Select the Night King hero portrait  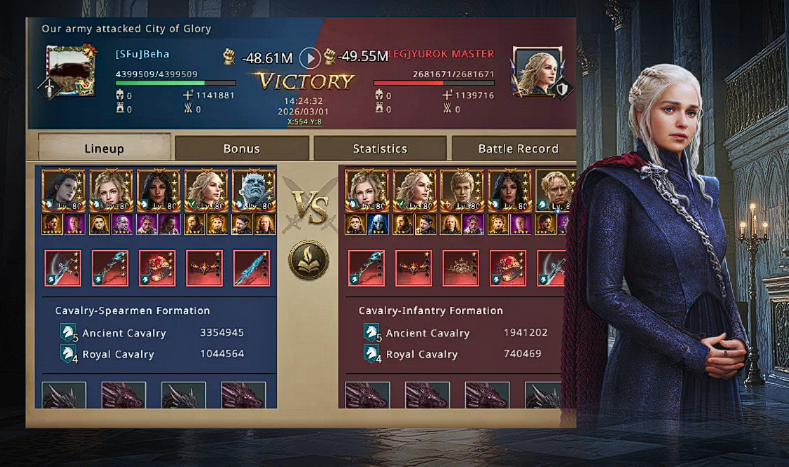(x=253, y=190)
